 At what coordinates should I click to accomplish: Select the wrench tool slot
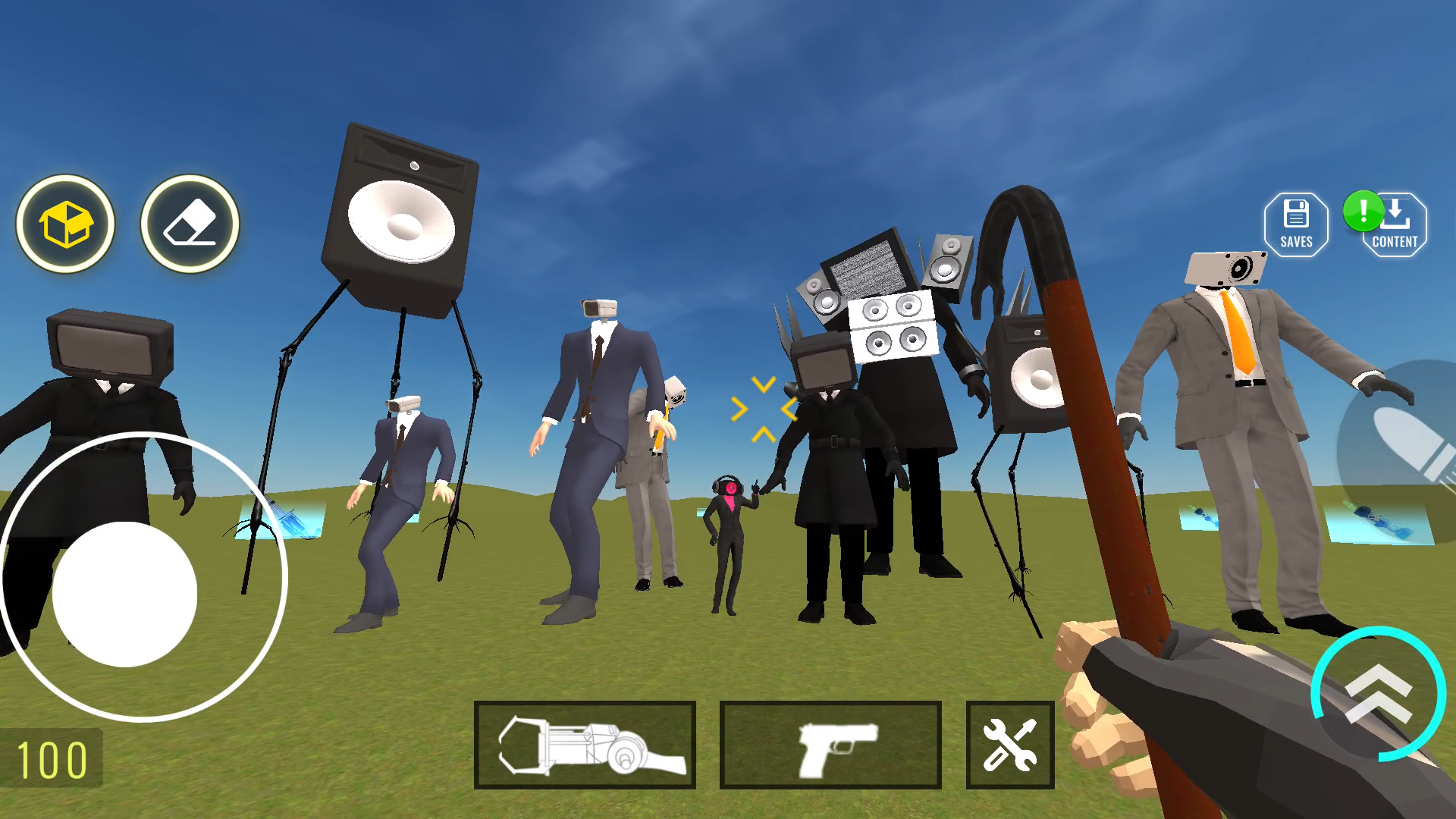(1009, 744)
